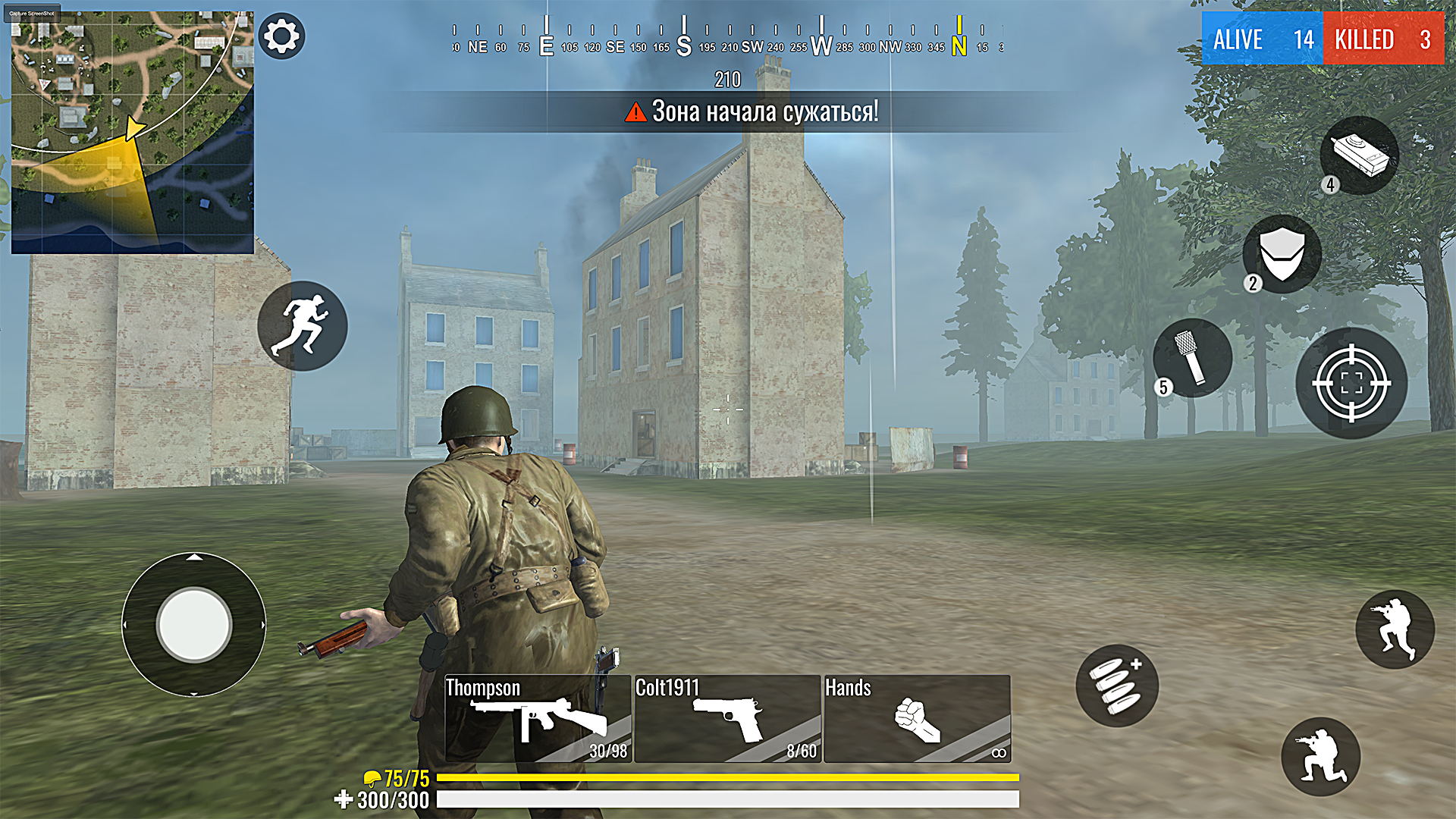Tap the reload ammo bullets icon
Screen dimensions: 1456x819
pyautogui.click(x=1116, y=685)
